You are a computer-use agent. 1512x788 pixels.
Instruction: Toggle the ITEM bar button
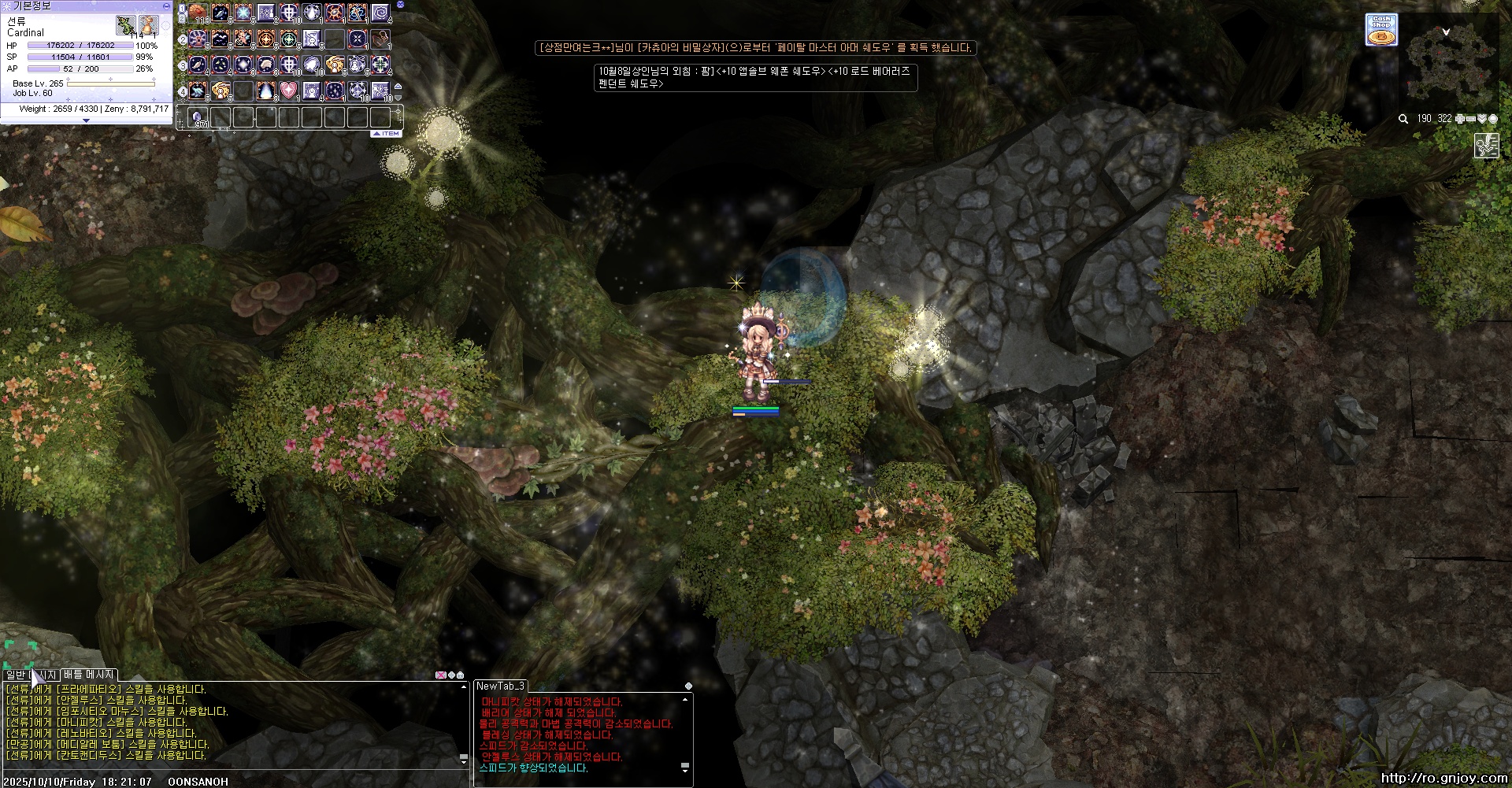coord(387,134)
